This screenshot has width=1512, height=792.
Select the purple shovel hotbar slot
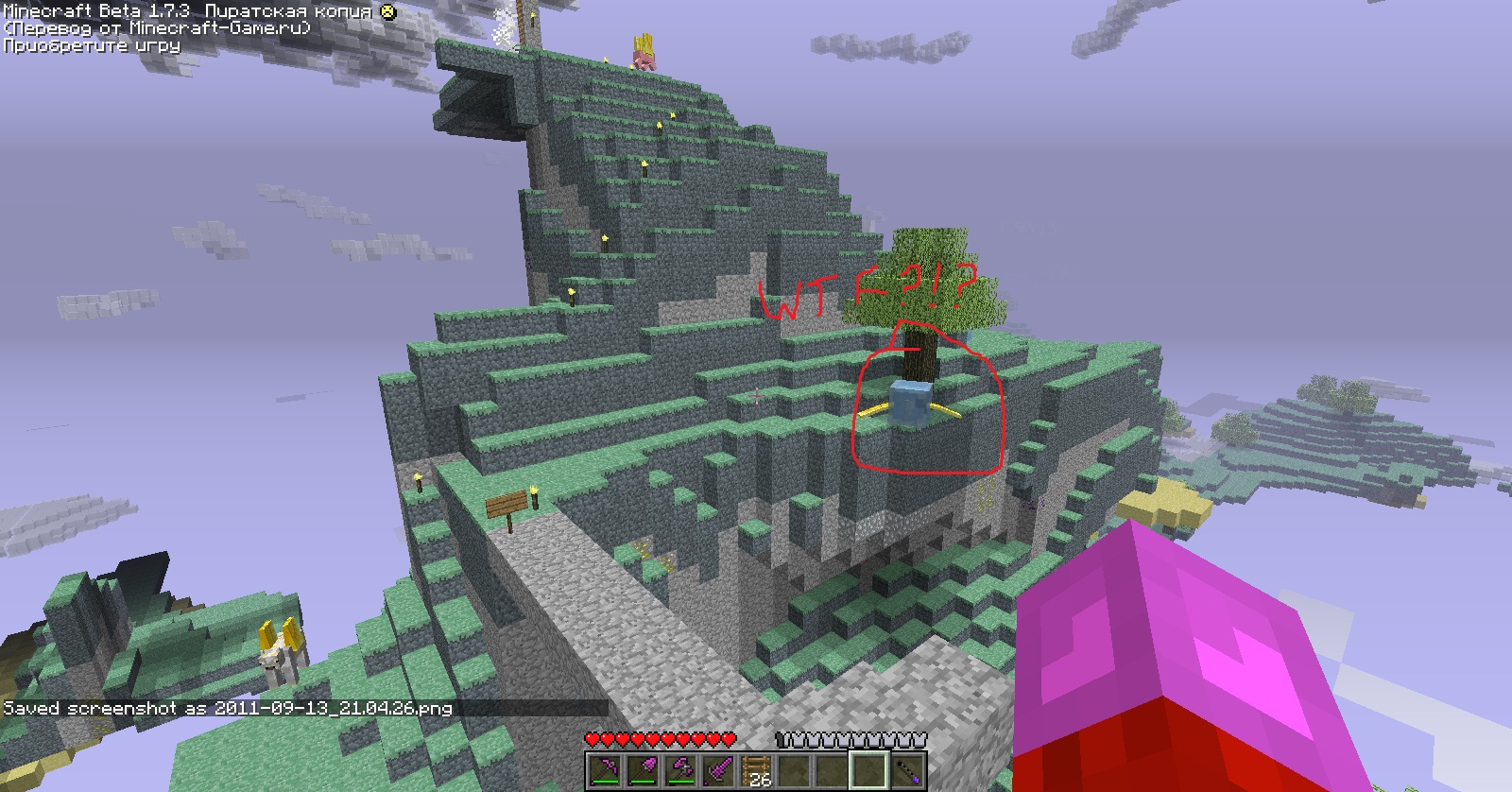(x=643, y=769)
